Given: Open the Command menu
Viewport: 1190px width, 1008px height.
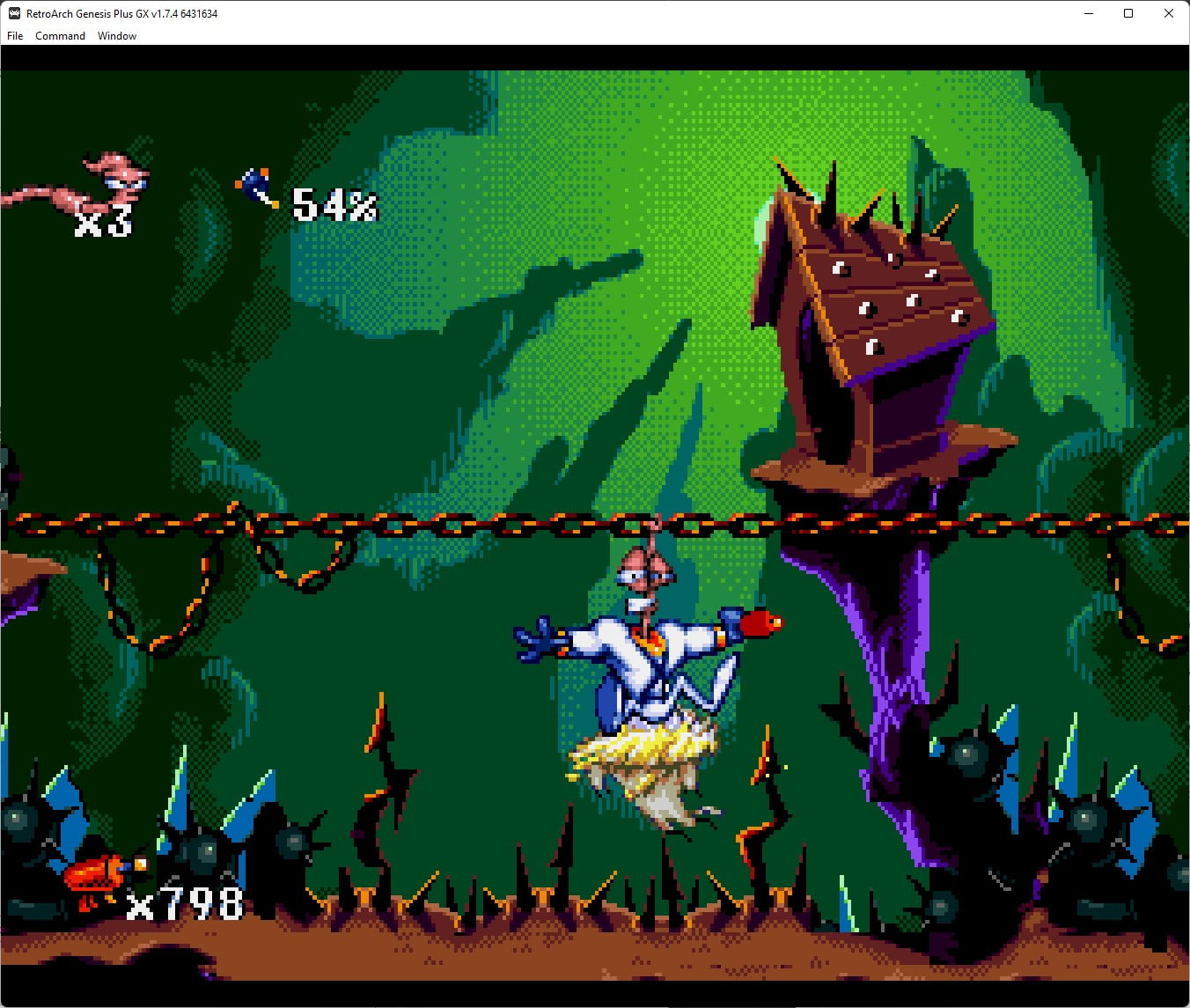Looking at the screenshot, I should (60, 36).
